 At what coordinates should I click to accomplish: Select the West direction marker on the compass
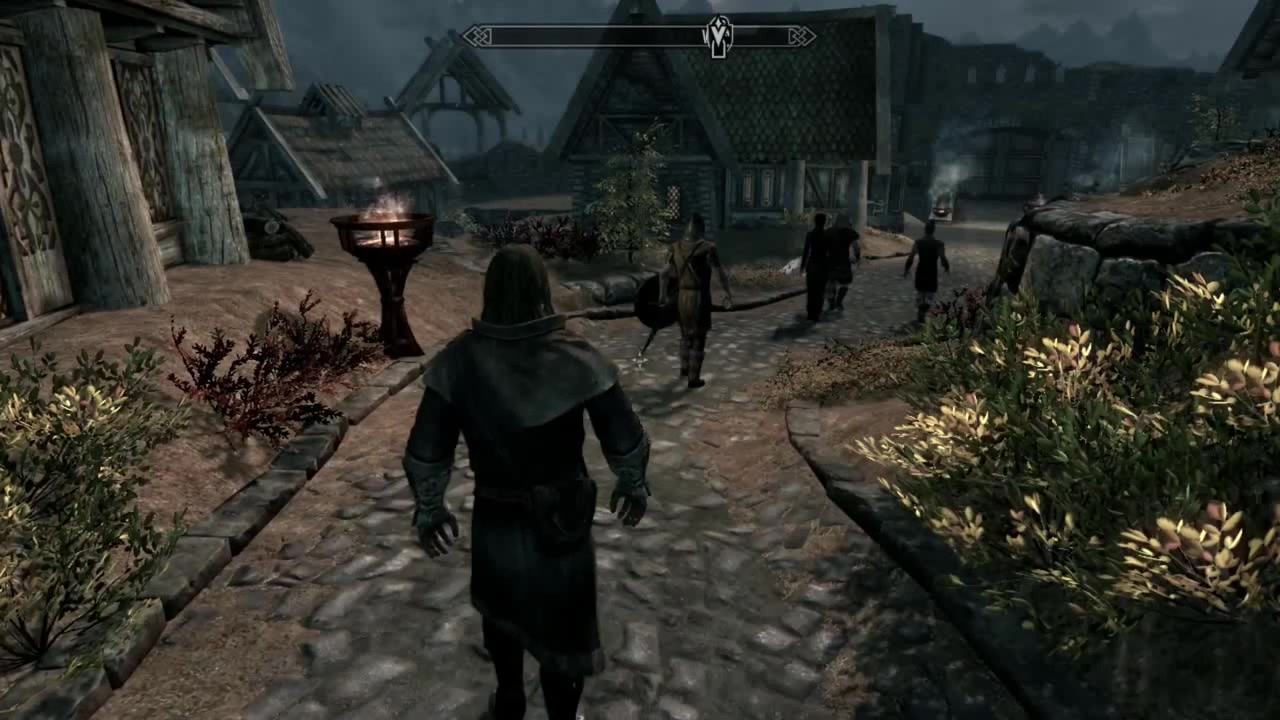707,34
